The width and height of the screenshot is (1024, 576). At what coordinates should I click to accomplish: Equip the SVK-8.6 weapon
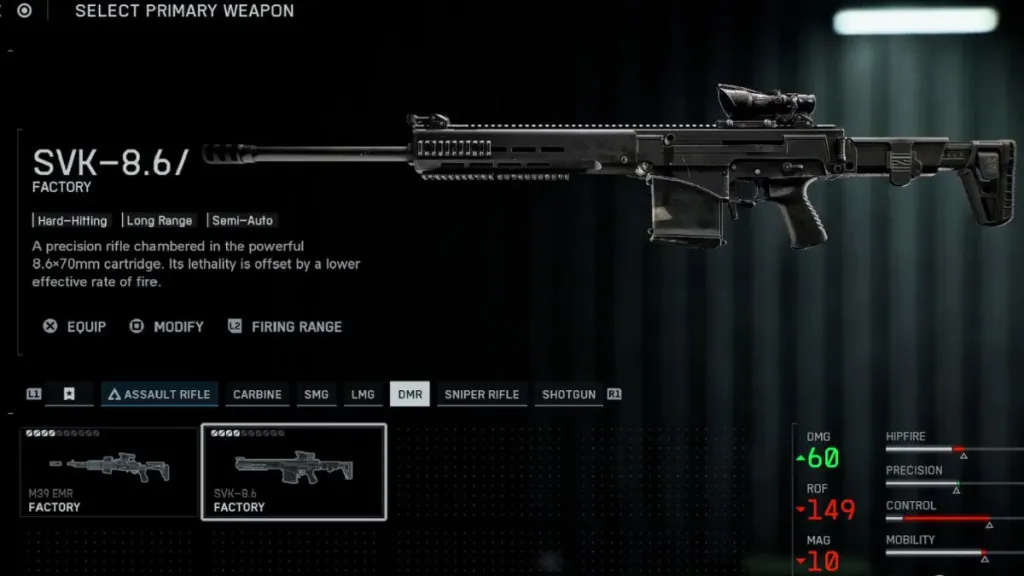tap(75, 327)
